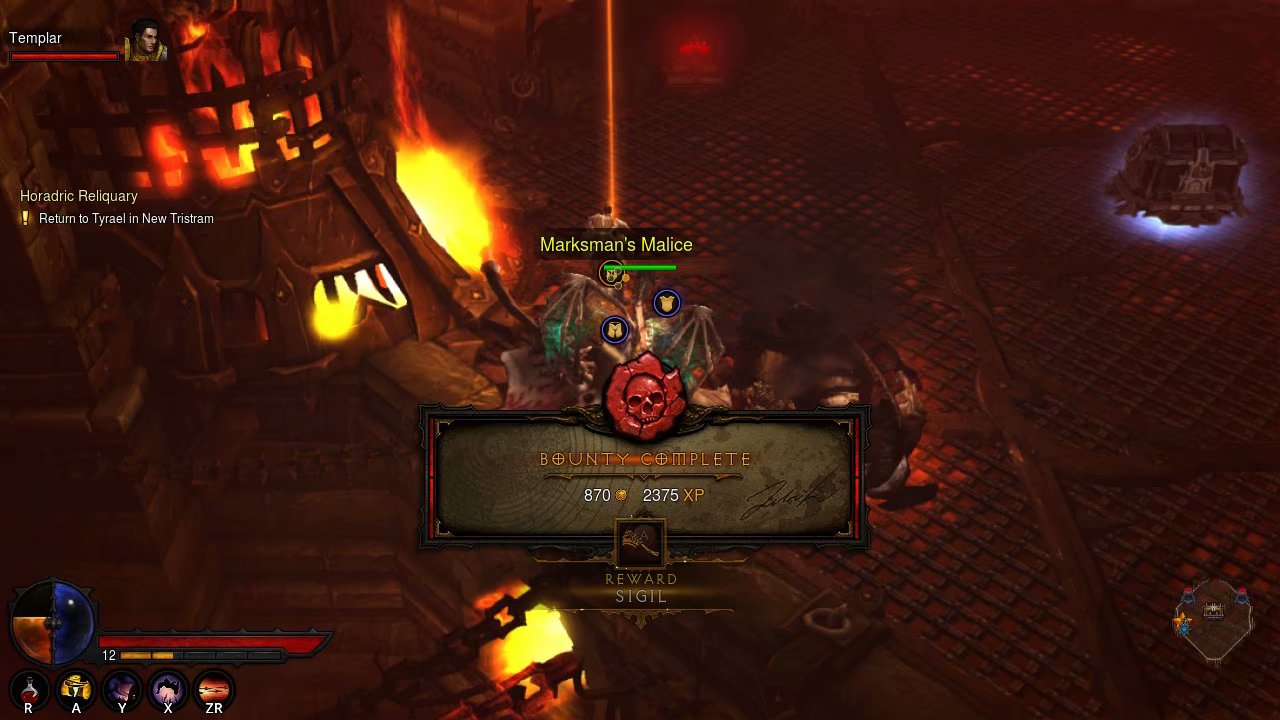The height and width of the screenshot is (720, 1280).
Task: Select the Sigil reward icon
Action: tap(641, 546)
